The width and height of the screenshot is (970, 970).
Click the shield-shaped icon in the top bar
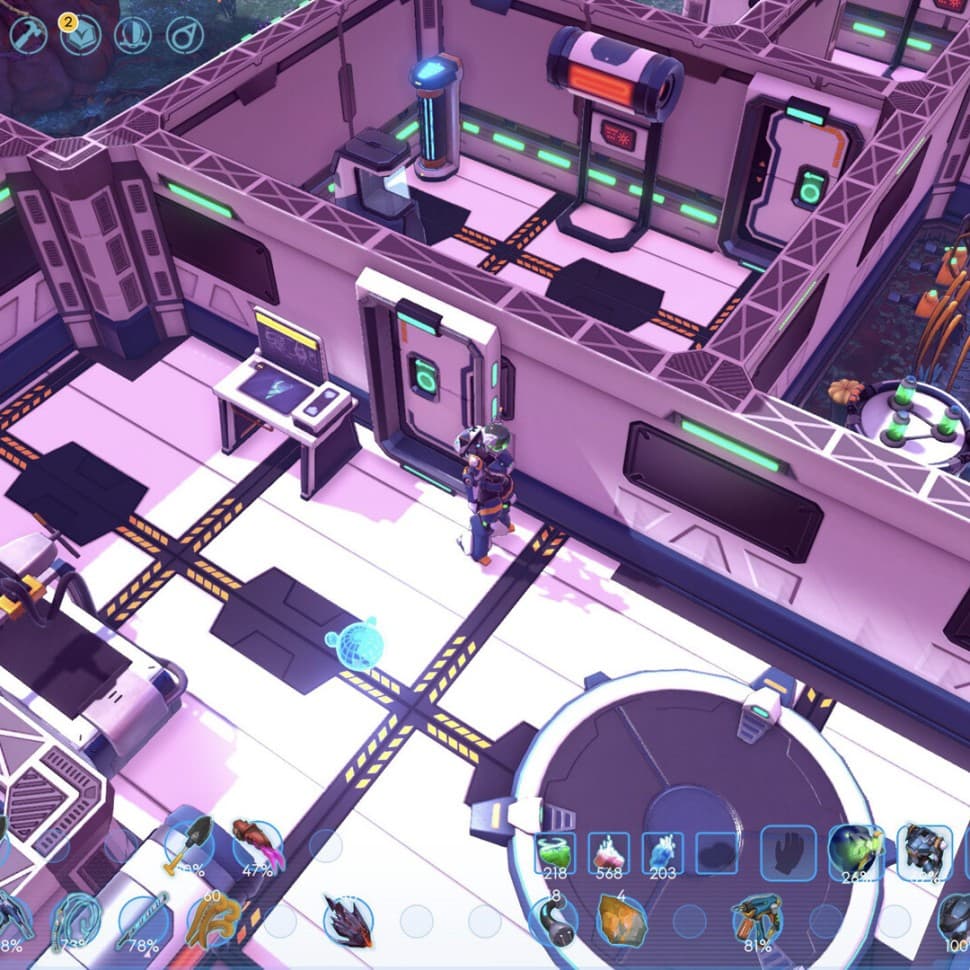coord(133,35)
